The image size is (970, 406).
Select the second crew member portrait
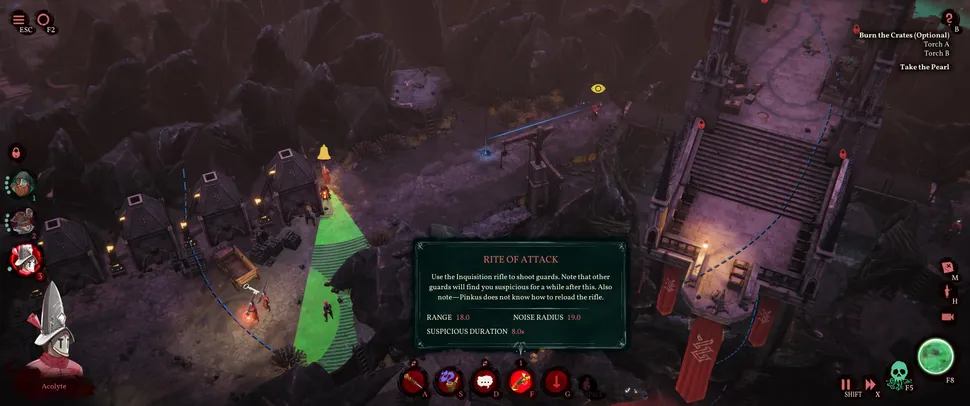pos(23,222)
